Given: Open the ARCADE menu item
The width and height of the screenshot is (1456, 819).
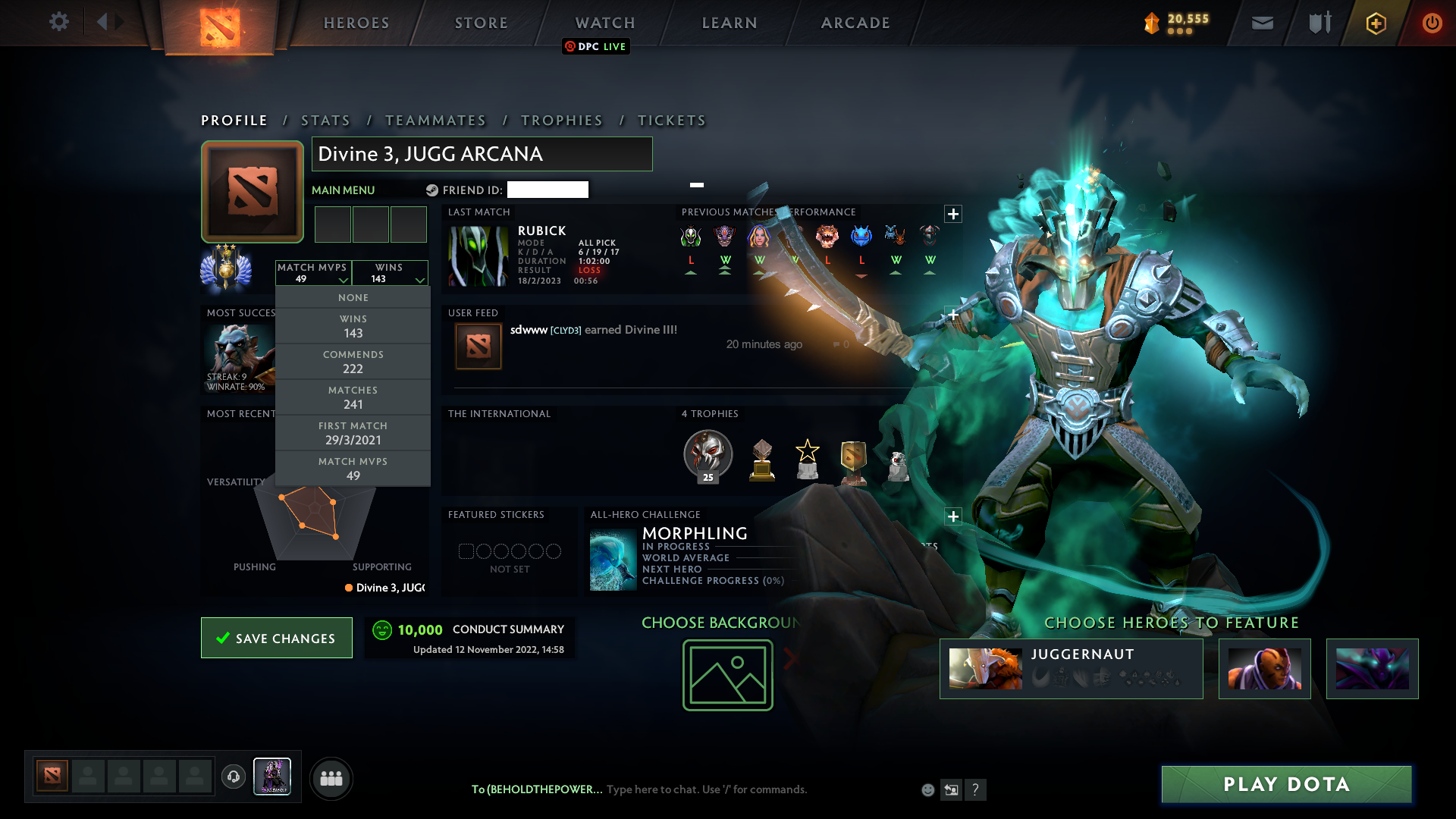Looking at the screenshot, I should [x=855, y=23].
